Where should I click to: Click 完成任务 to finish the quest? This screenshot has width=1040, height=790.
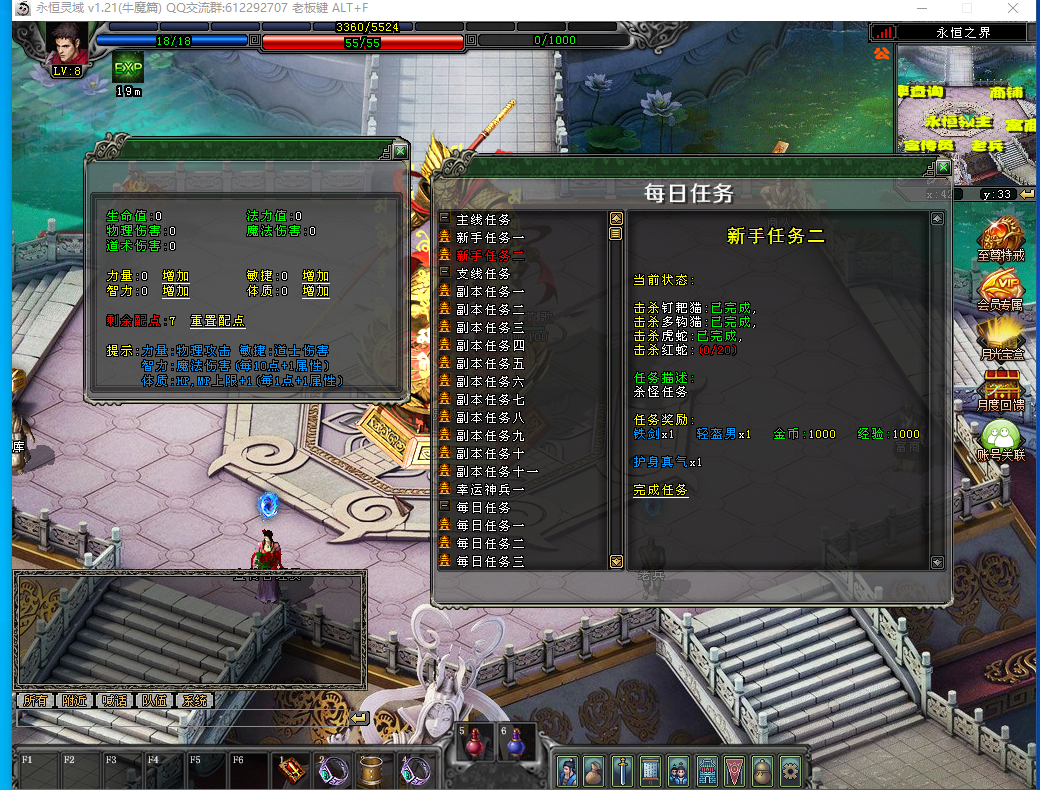click(x=660, y=490)
